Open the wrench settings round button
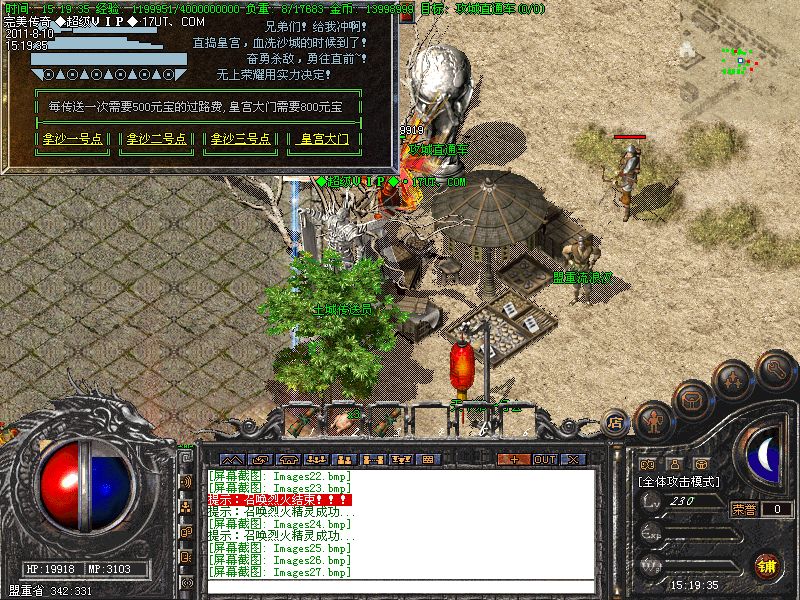The image size is (800, 600). [x=775, y=367]
